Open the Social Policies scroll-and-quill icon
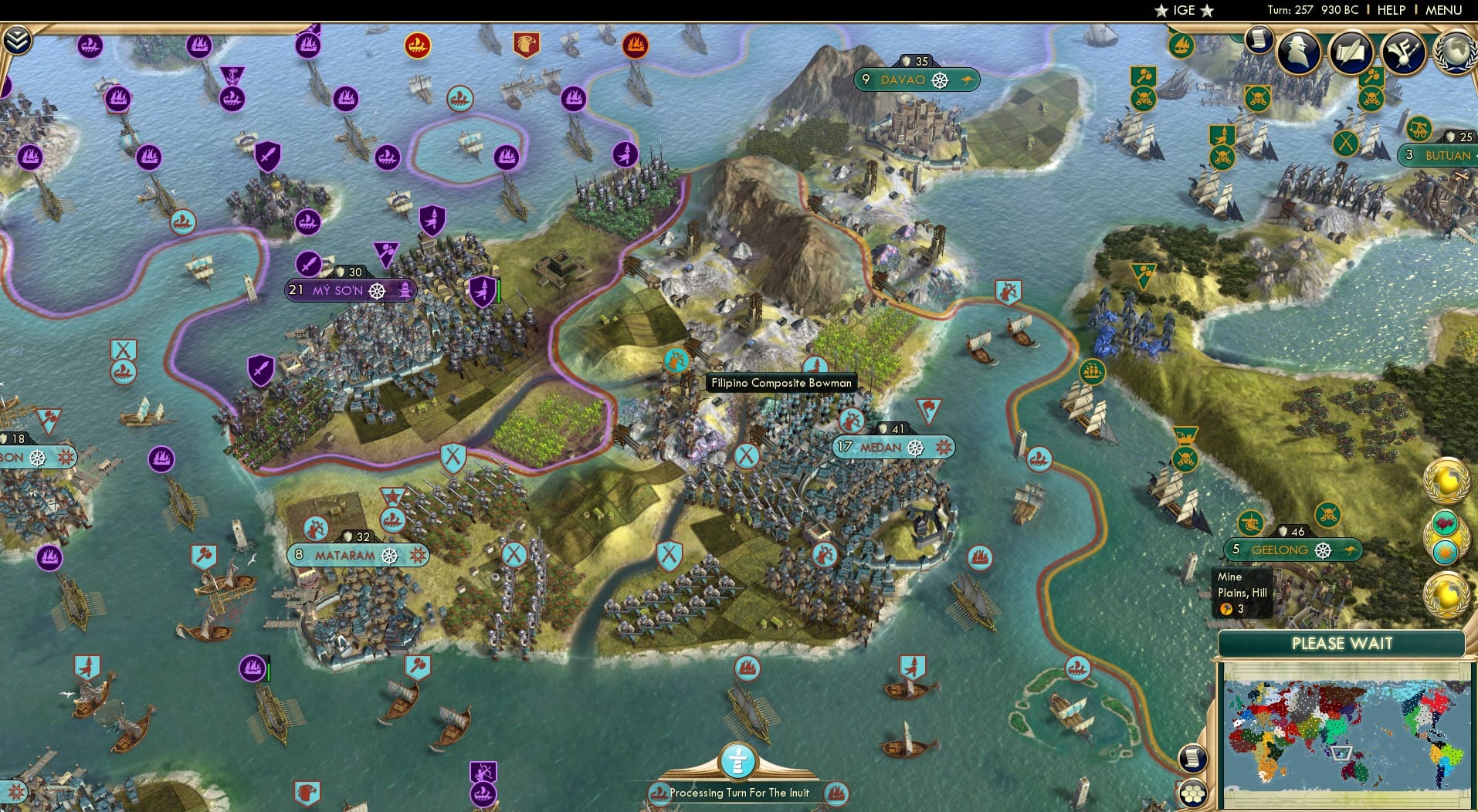This screenshot has height=812, width=1478. pyautogui.click(x=1351, y=52)
